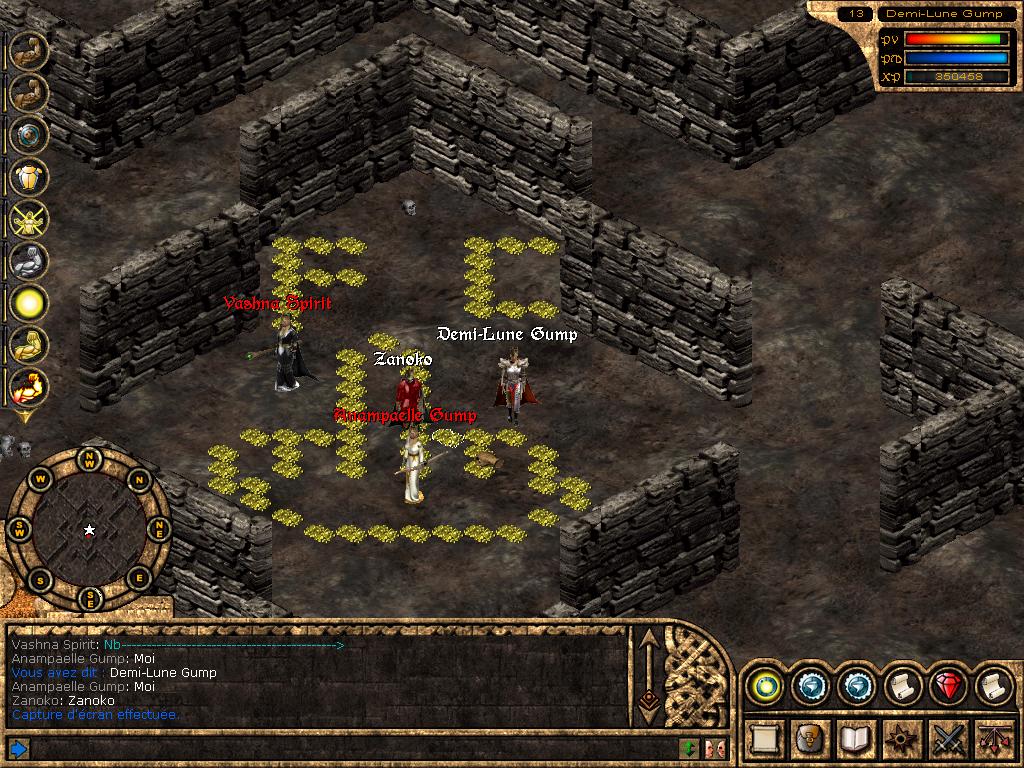Click the red branching arrows button
This screenshot has height=768, width=1024.
tap(993, 739)
